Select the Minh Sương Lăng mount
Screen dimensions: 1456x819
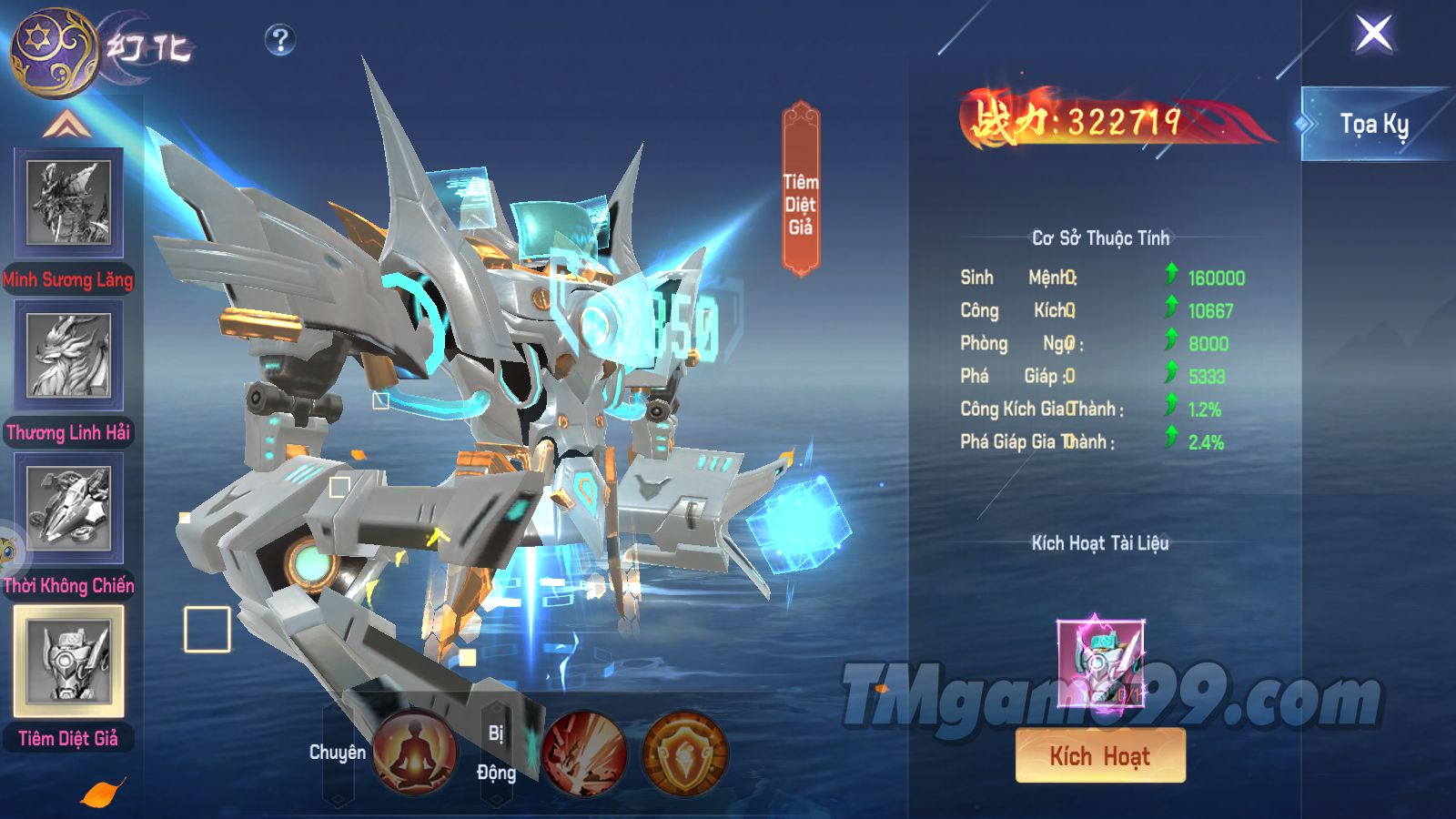coord(68,204)
